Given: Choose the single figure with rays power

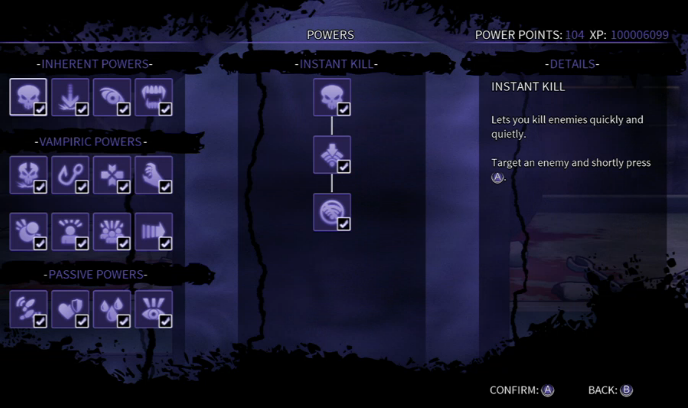Looking at the screenshot, I should [70, 231].
